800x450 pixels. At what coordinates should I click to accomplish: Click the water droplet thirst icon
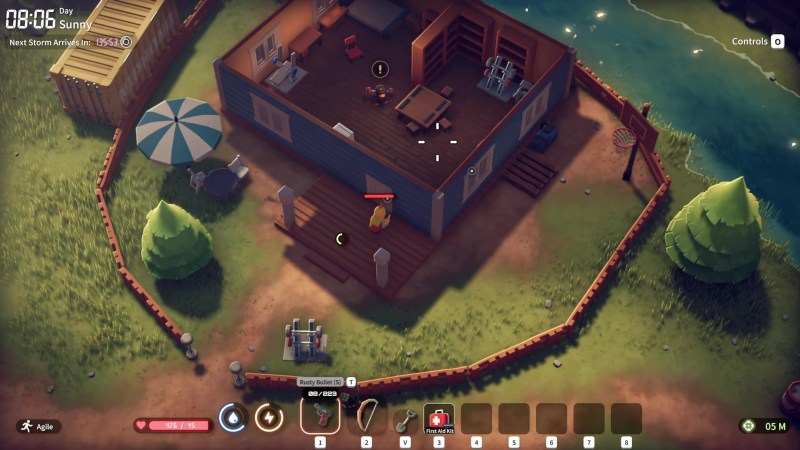232,418
